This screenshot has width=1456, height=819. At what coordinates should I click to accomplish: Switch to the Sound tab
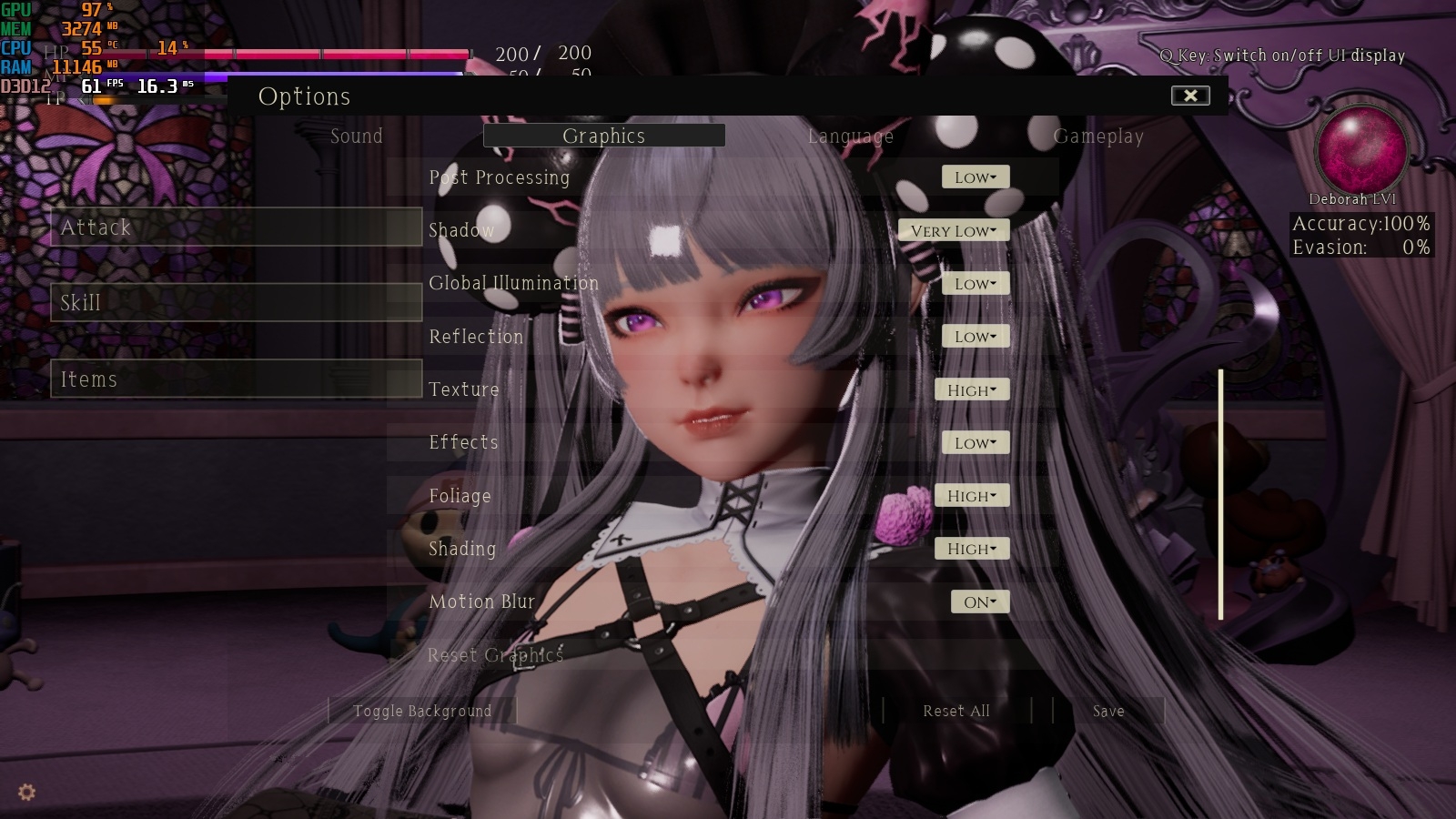click(356, 136)
